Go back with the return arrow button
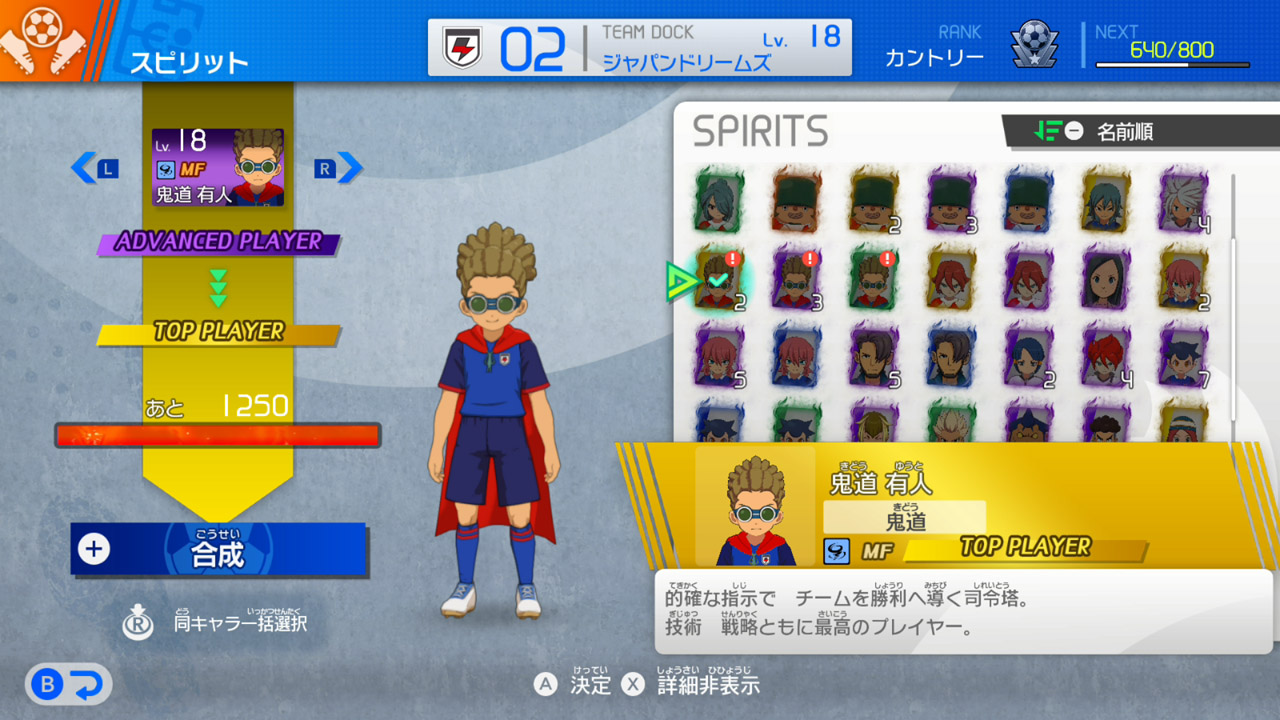The image size is (1280, 720). coord(69,685)
